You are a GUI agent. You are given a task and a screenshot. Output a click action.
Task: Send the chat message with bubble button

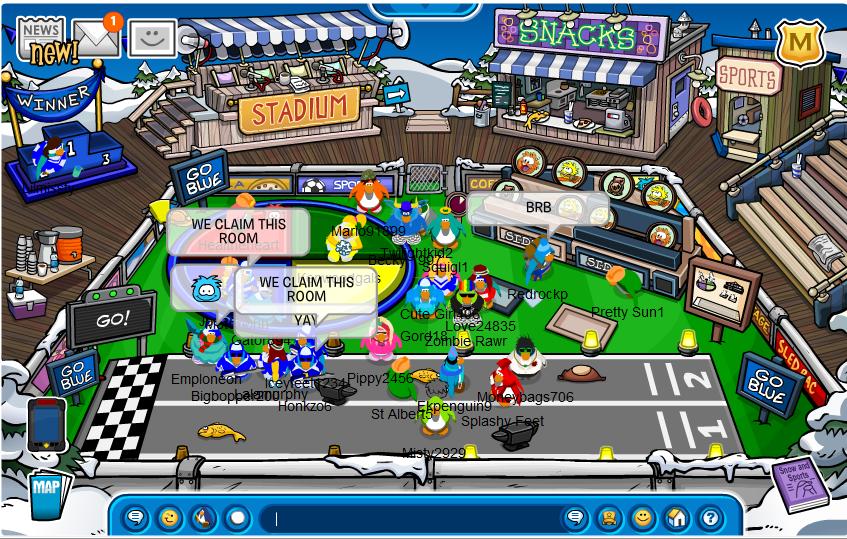coord(575,518)
